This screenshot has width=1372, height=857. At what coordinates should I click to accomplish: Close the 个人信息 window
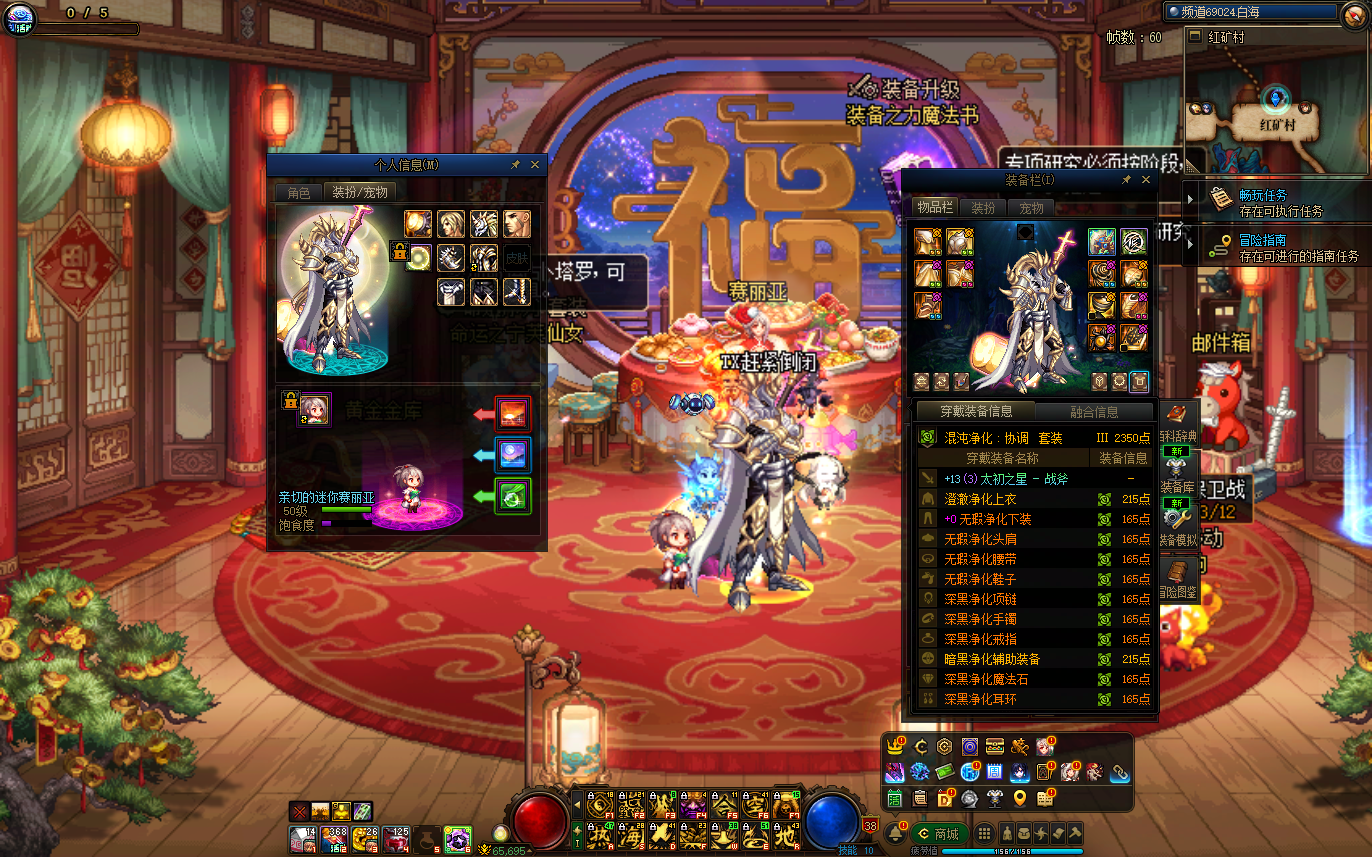click(x=535, y=165)
